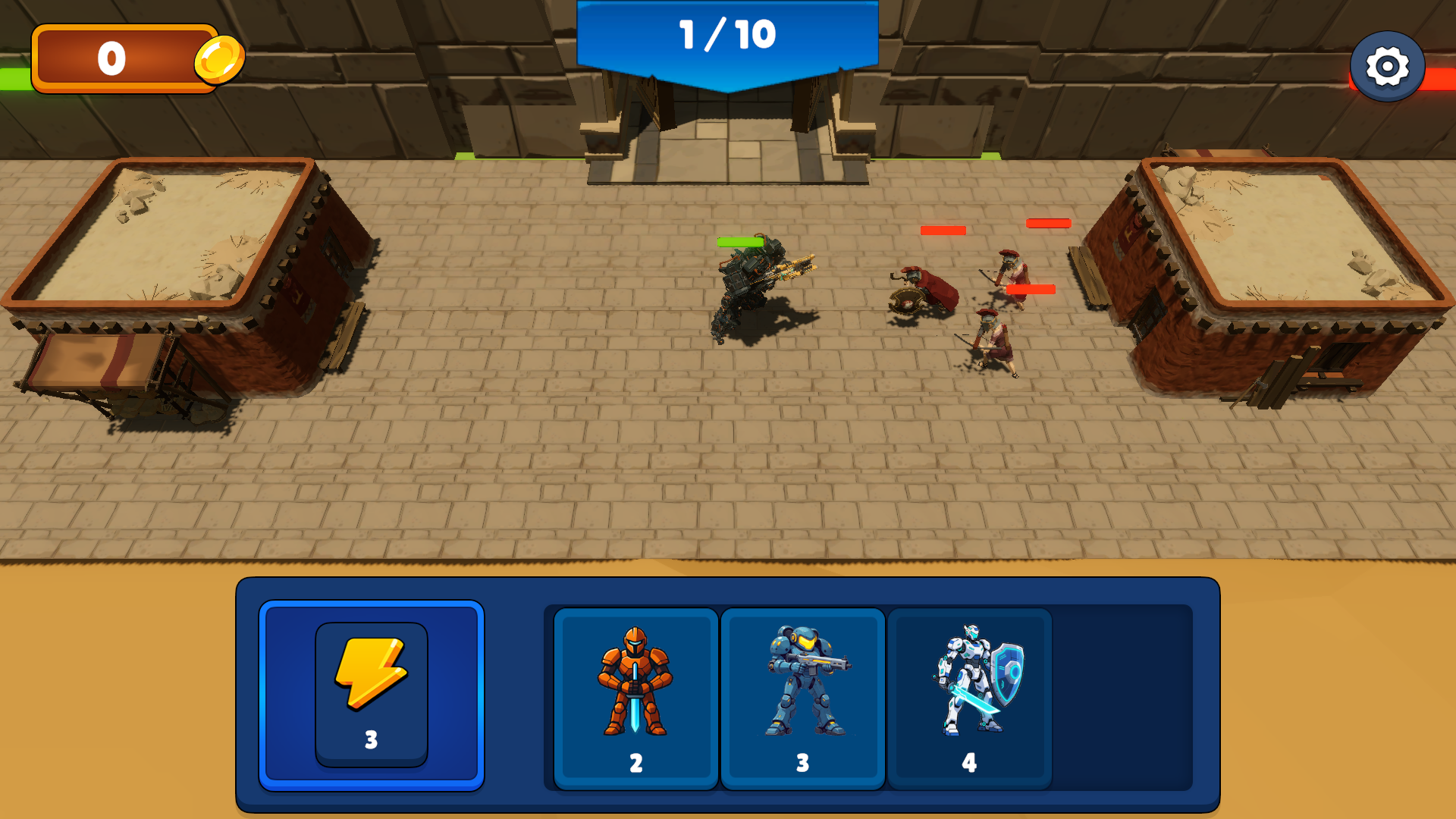Image resolution: width=1456 pixels, height=819 pixels.
Task: Open the settings gear menu
Action: click(1387, 65)
